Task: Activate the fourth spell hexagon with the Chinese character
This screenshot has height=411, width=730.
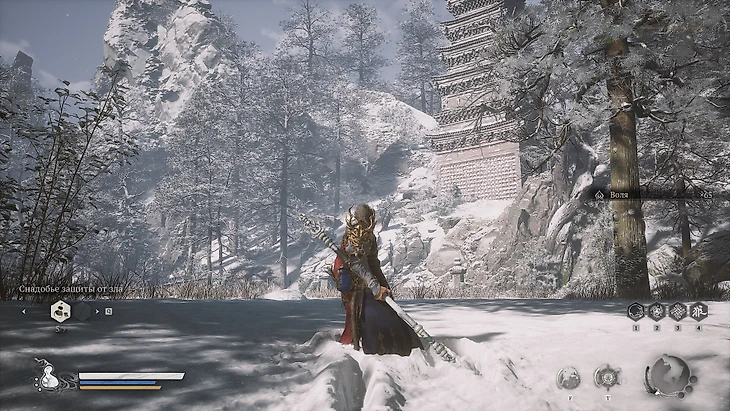Action: pyautogui.click(x=698, y=311)
